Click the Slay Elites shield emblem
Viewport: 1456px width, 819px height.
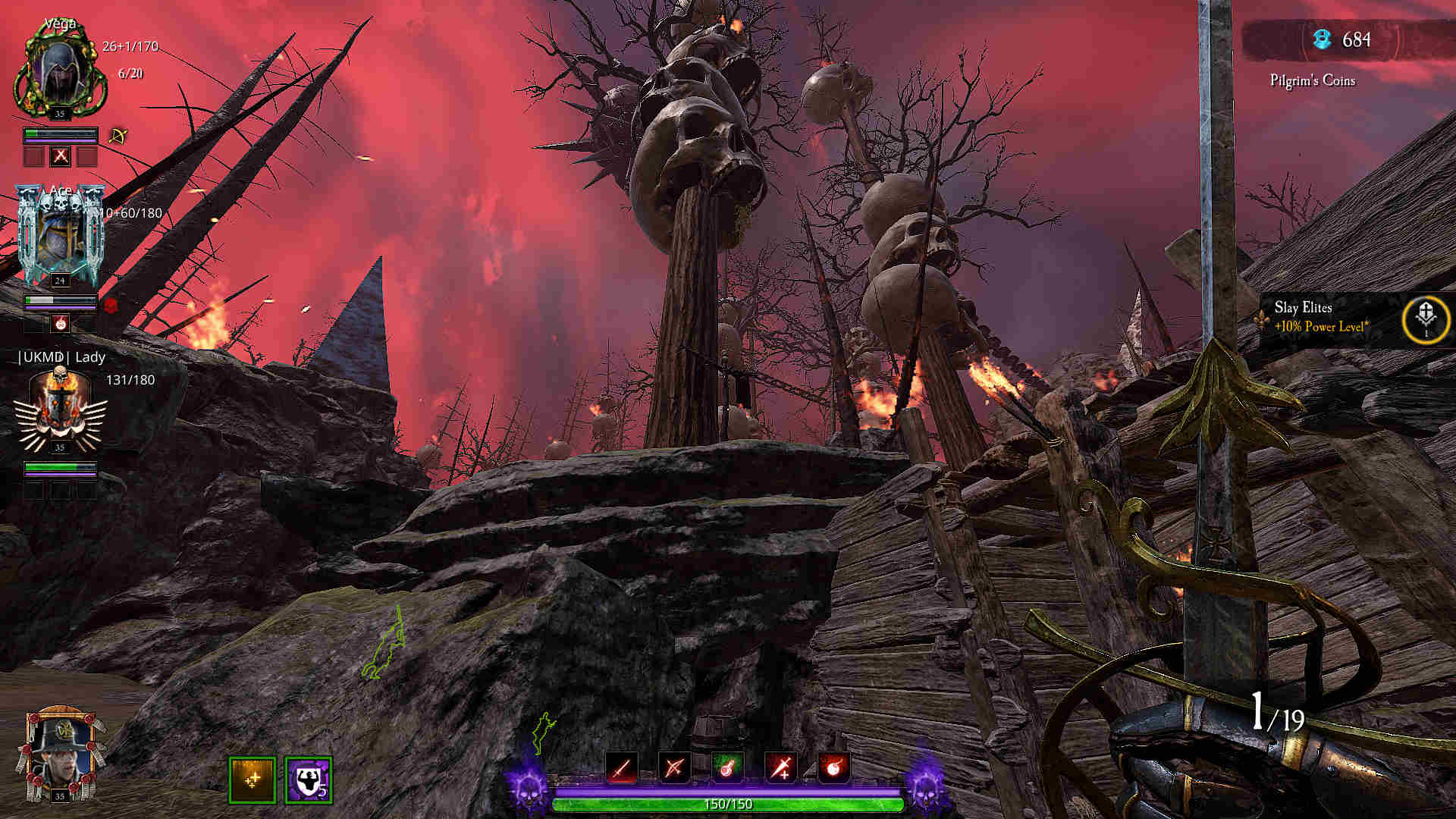coord(1426,319)
